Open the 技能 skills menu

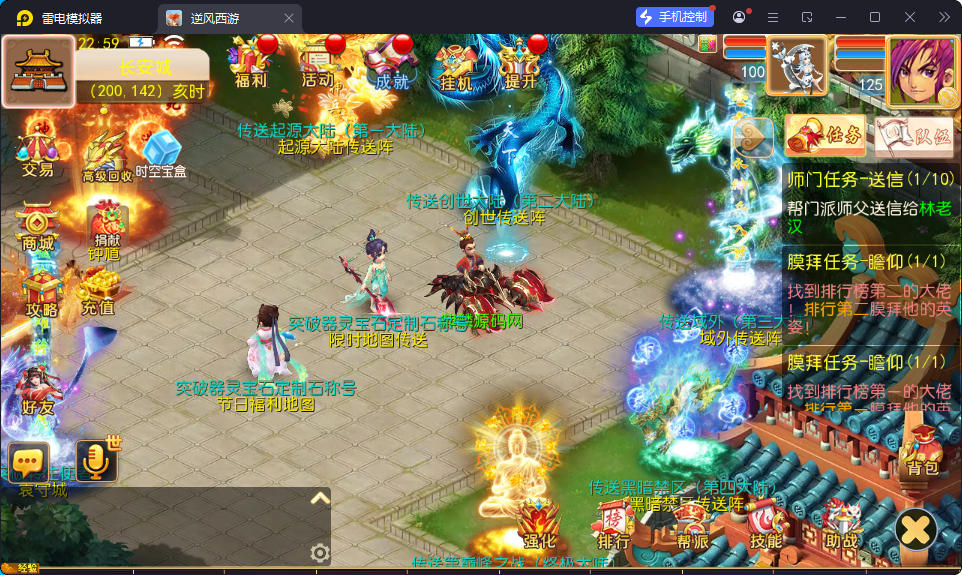point(766,525)
